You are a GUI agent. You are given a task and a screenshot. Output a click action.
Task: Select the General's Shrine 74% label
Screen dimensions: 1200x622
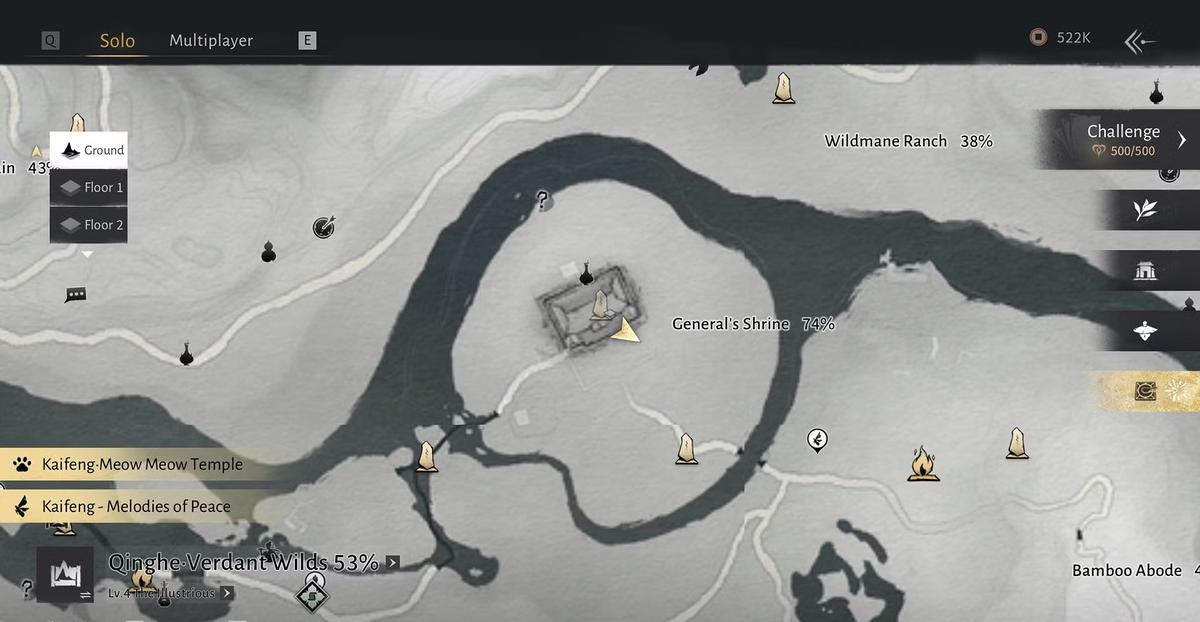[x=752, y=324]
